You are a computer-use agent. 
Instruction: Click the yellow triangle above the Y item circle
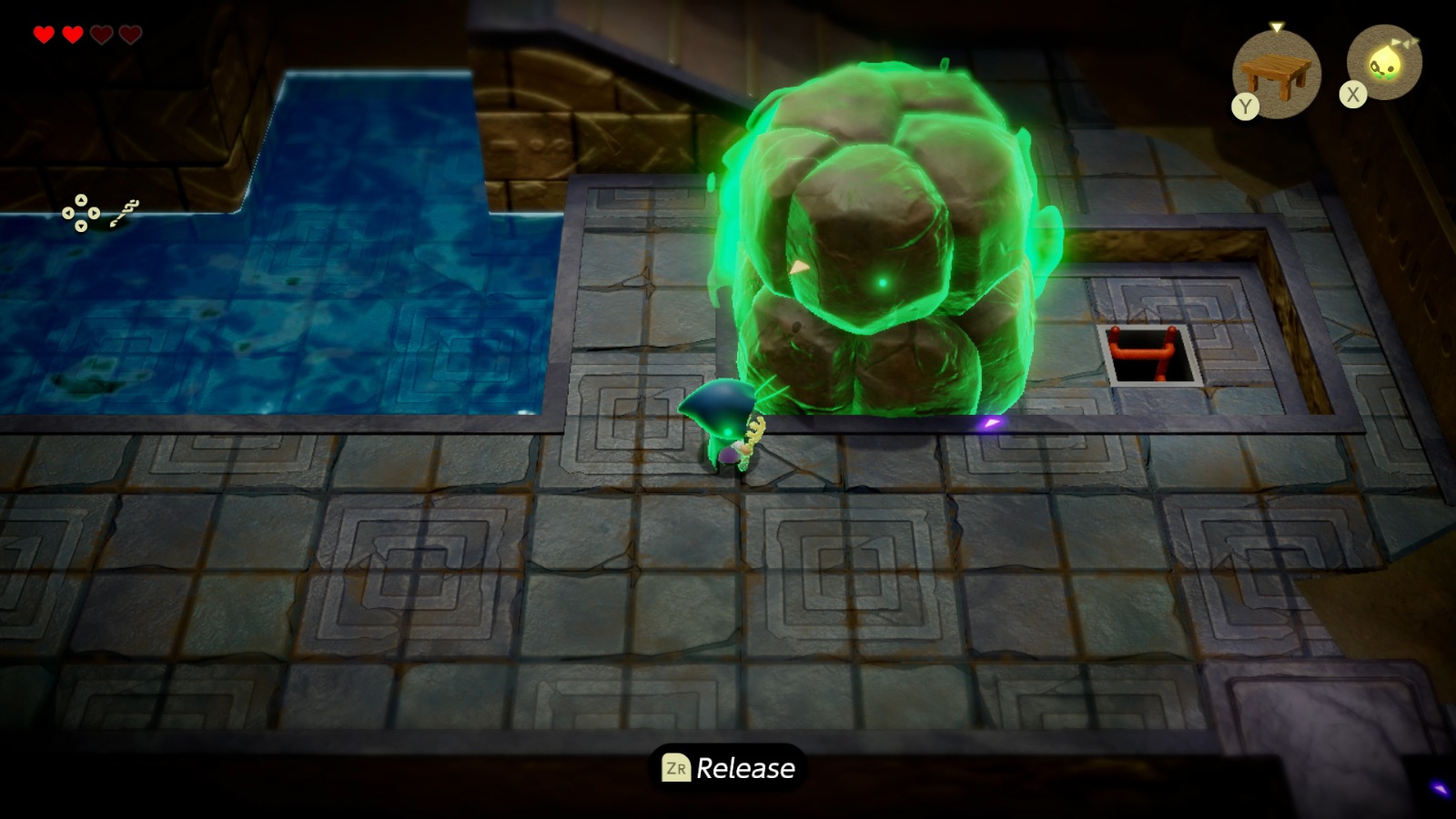(x=1277, y=27)
